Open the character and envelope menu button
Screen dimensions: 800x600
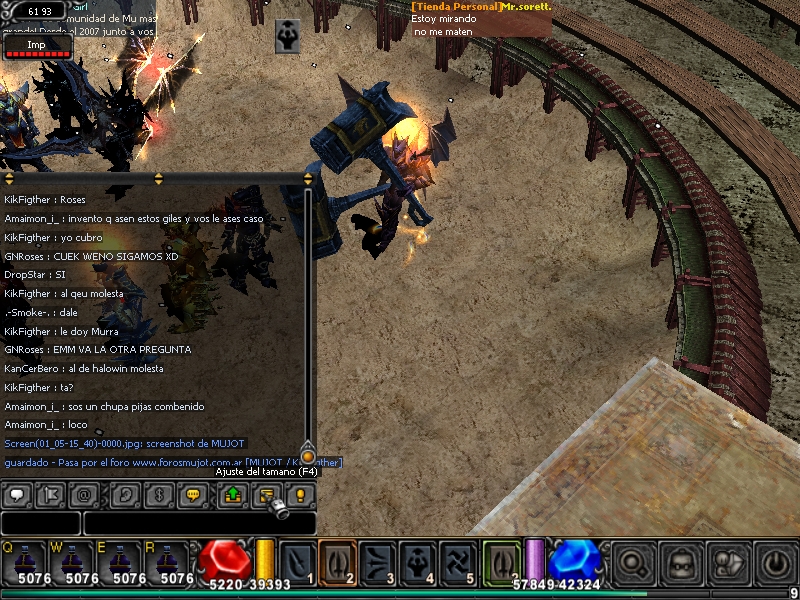tap(729, 563)
